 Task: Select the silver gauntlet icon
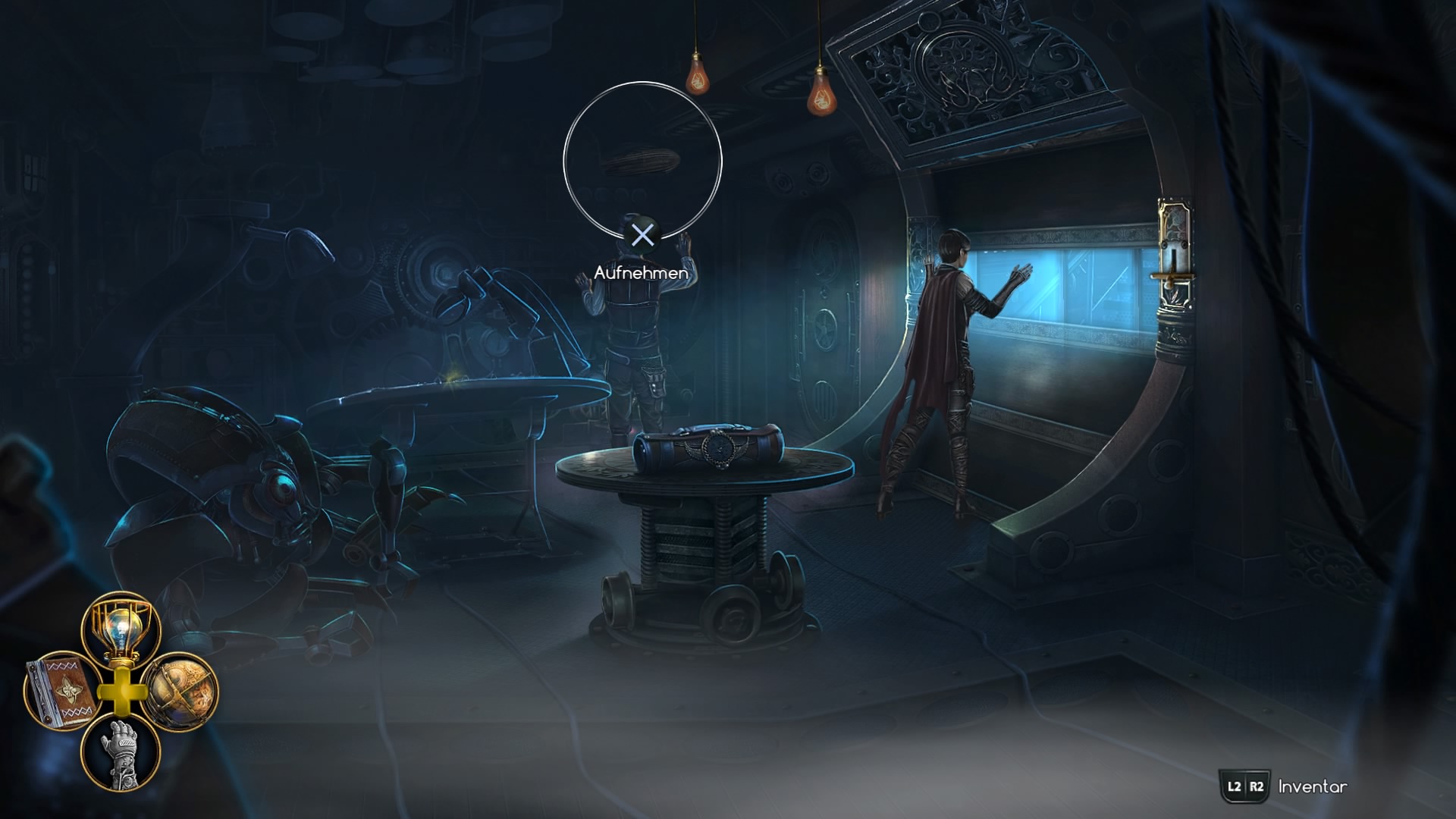[121, 752]
